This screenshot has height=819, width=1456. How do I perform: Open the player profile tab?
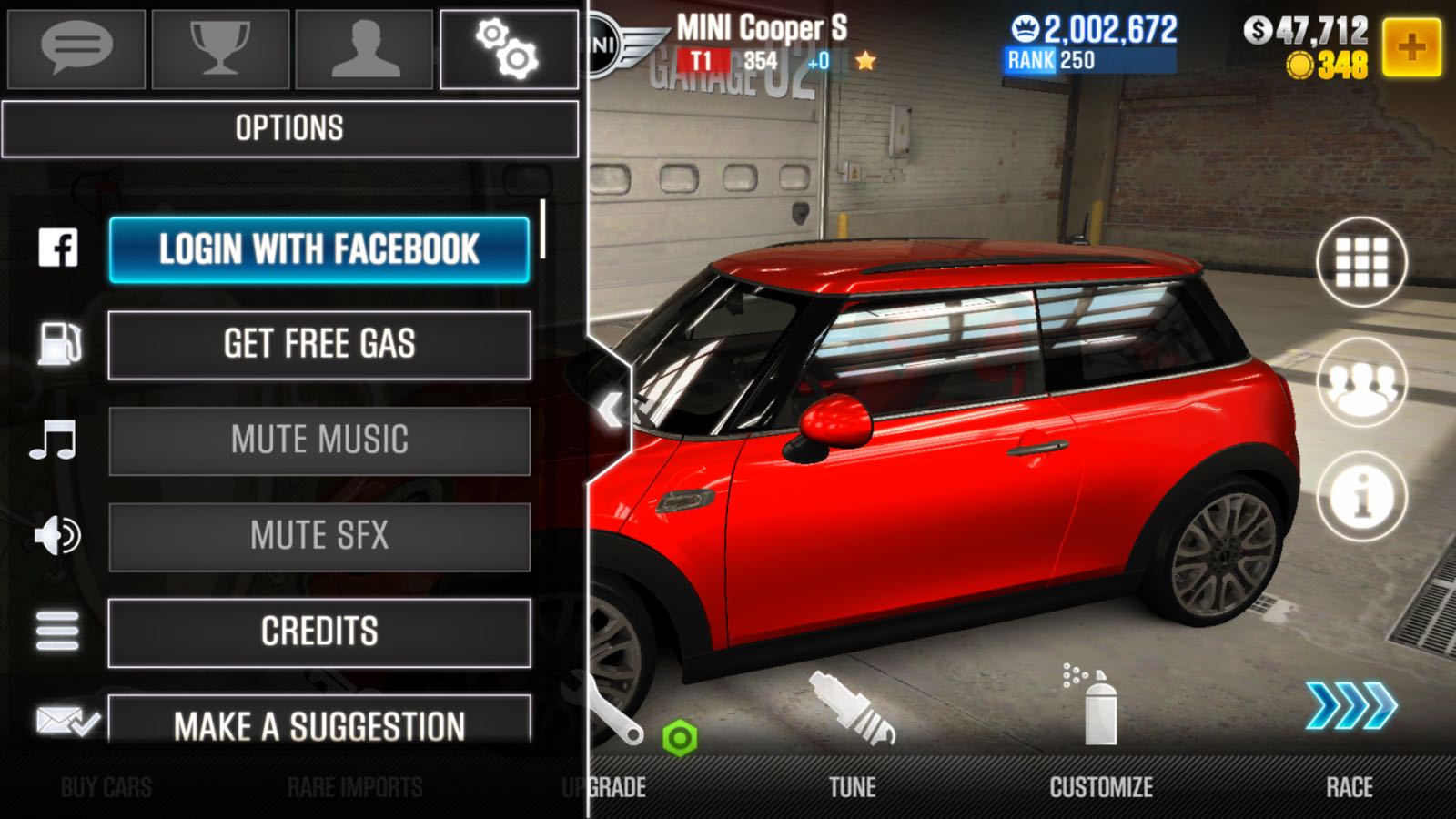[x=364, y=49]
